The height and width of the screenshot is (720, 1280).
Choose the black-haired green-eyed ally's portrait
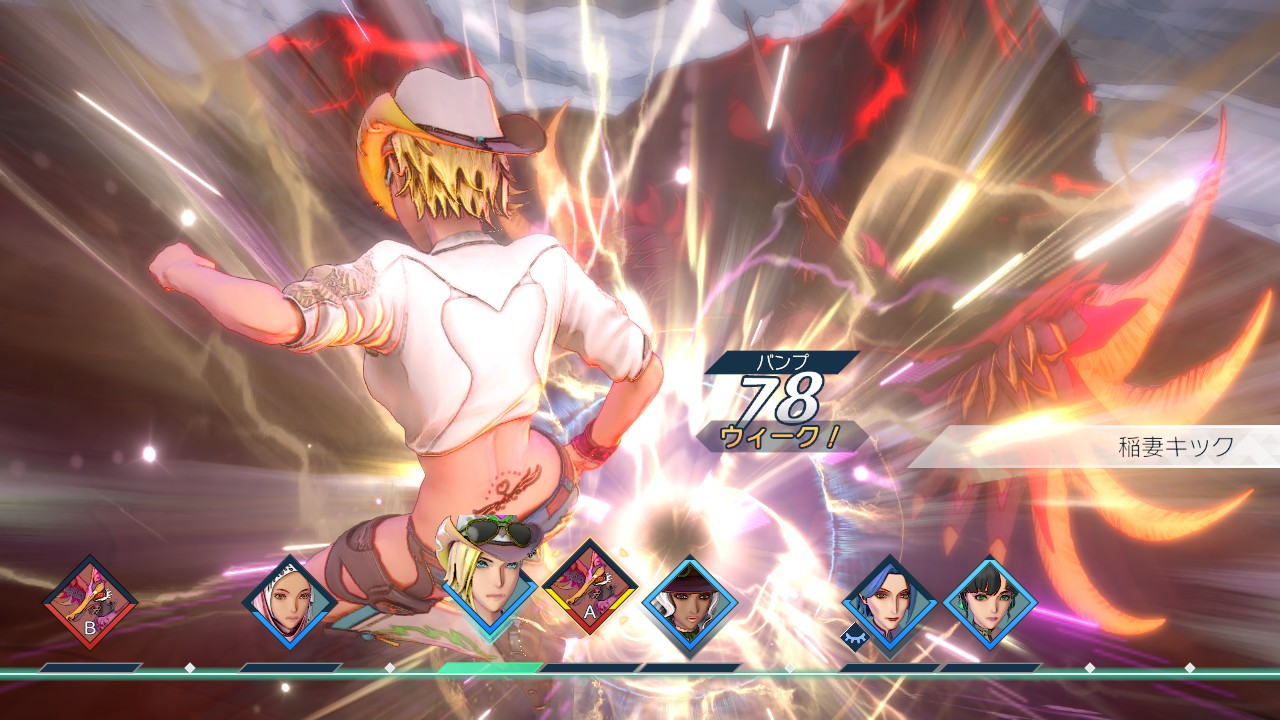[x=990, y=603]
